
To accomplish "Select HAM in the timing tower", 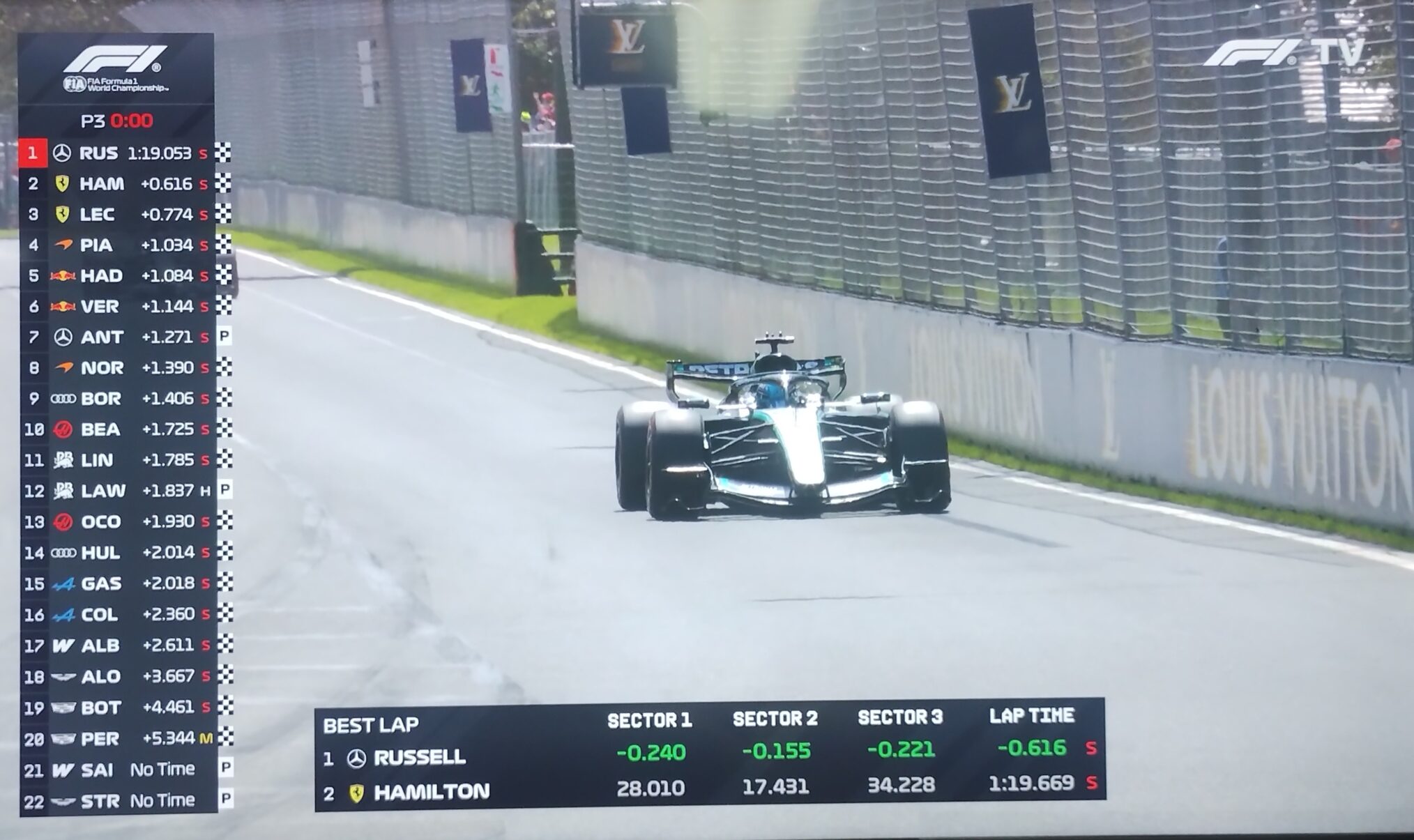I will coord(119,184).
